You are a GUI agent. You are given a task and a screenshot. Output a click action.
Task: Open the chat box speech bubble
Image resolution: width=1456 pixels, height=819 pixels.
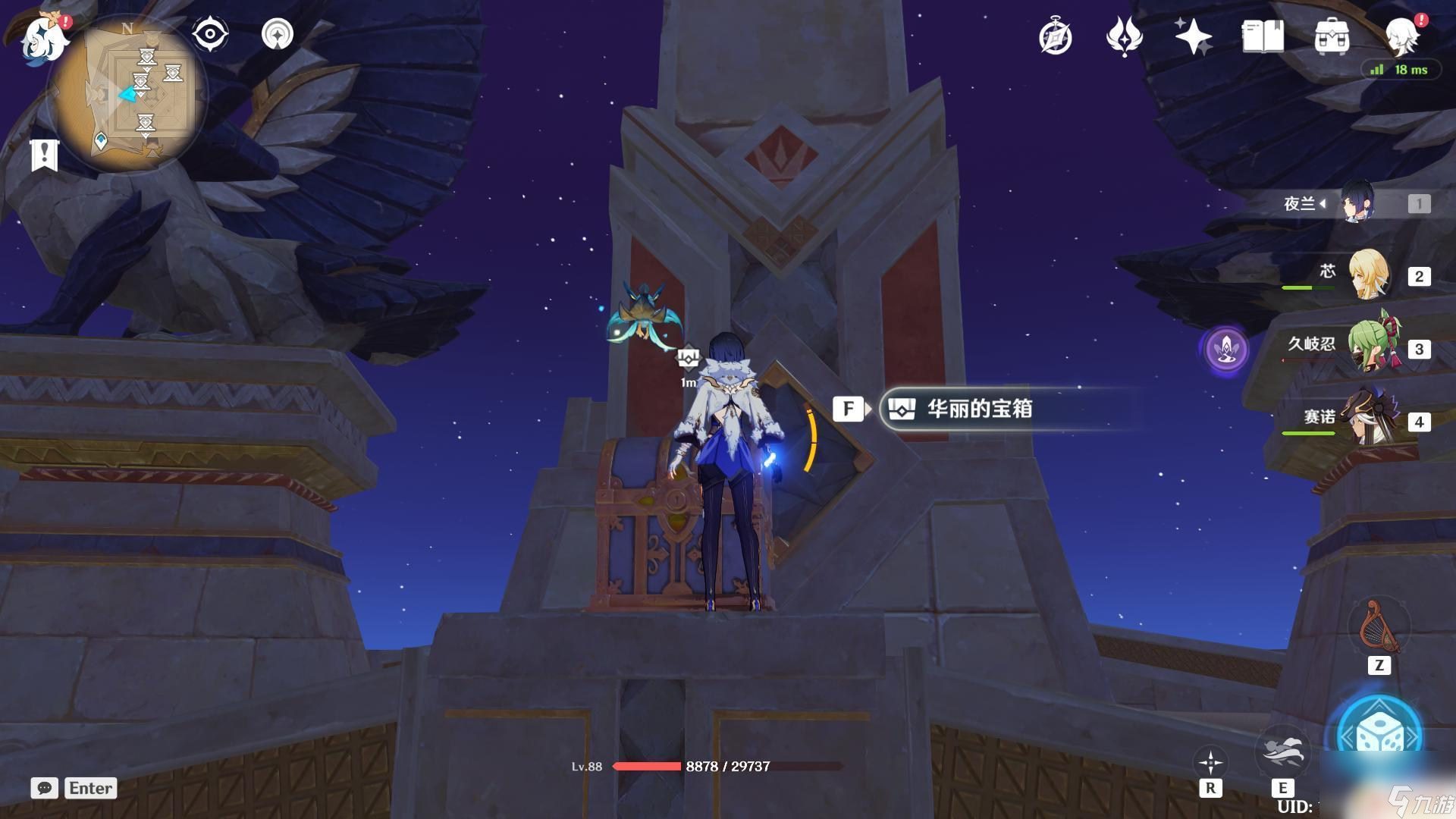pos(45,788)
